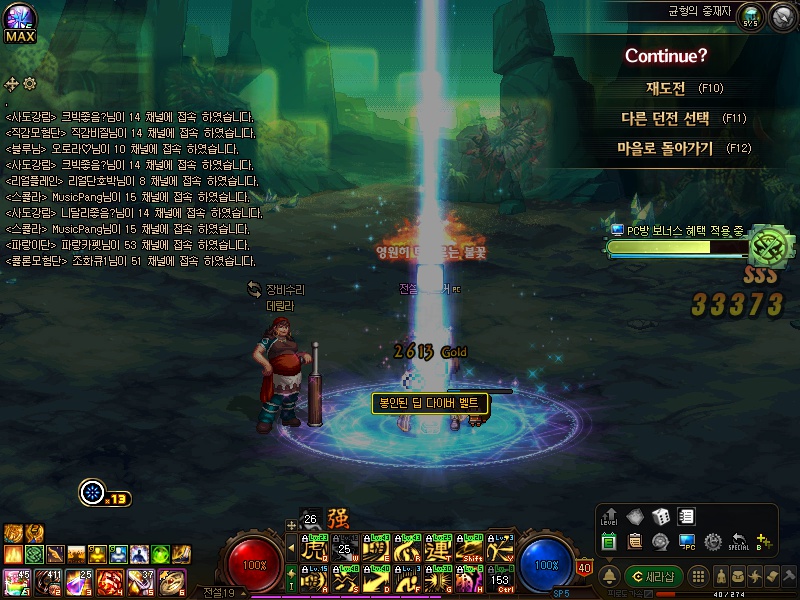Open the green calendar event icon
Viewport: 800px width, 600px height.
click(610, 542)
